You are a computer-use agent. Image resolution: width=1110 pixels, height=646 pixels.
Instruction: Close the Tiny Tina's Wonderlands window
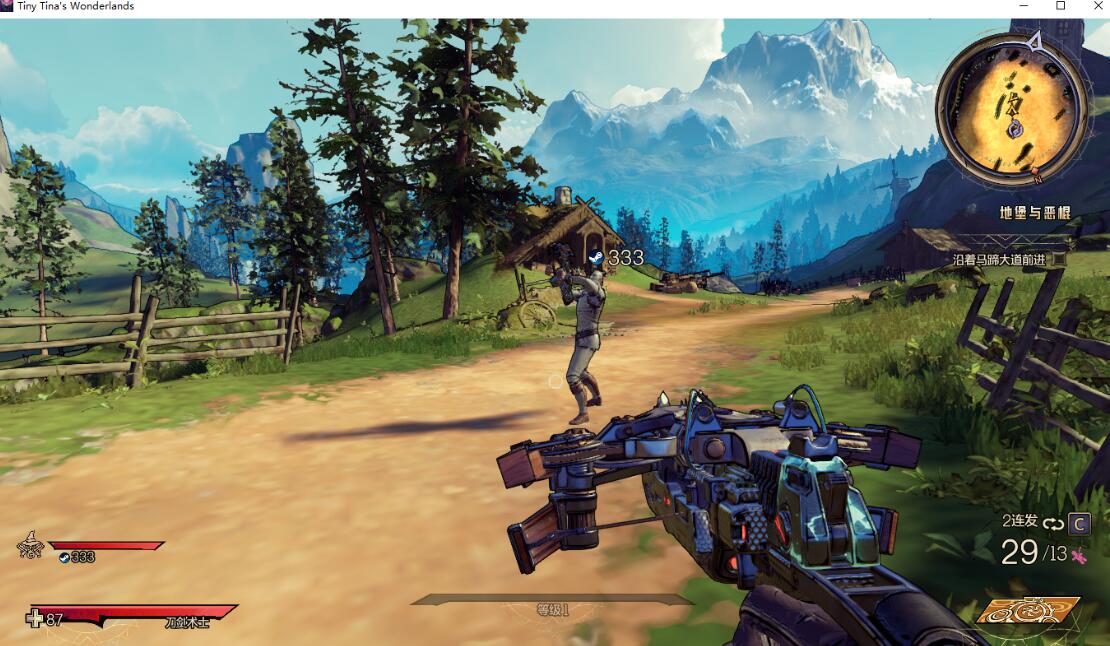pos(1096,6)
